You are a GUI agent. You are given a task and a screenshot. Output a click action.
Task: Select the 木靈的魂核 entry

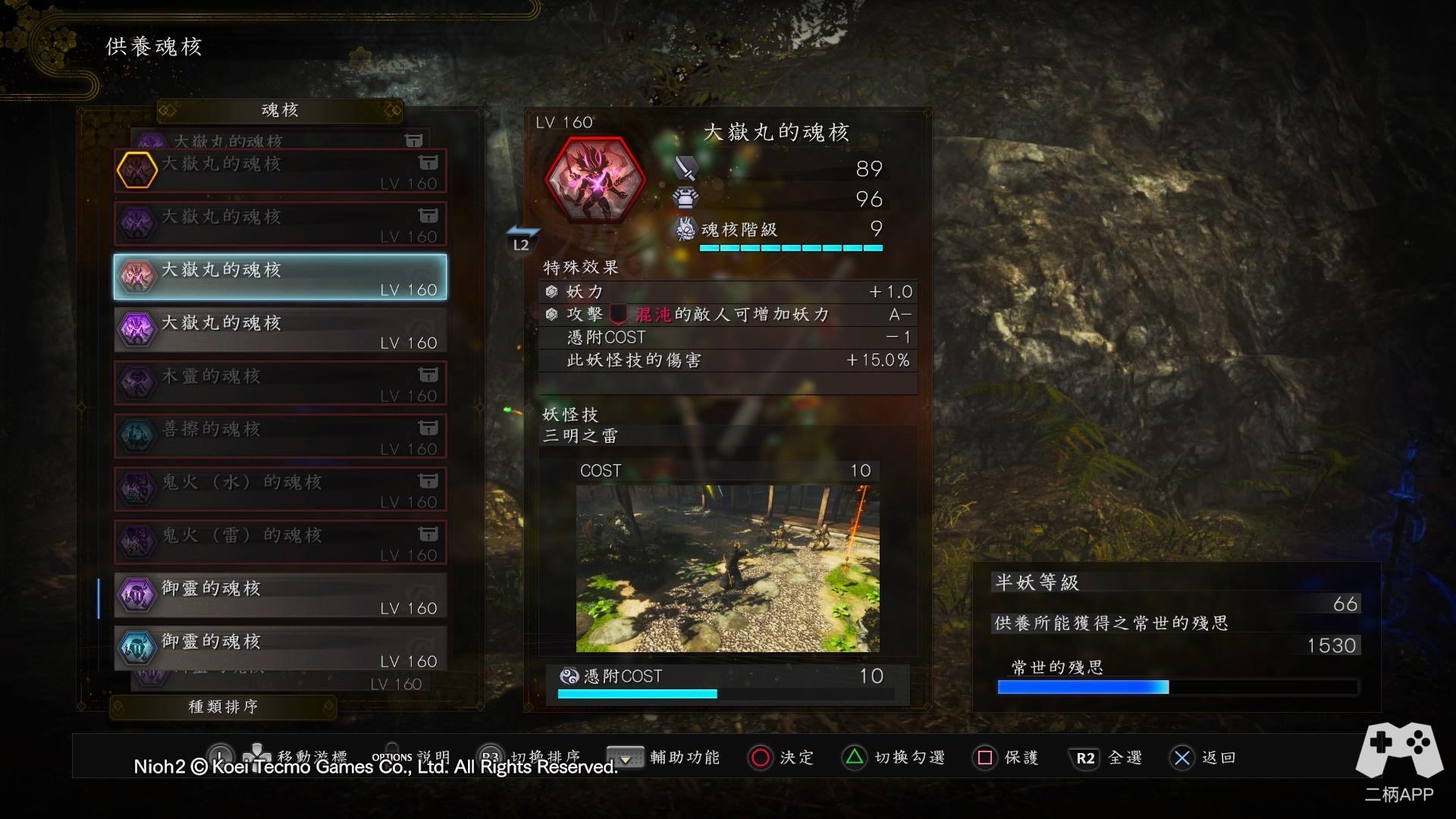tap(280, 383)
